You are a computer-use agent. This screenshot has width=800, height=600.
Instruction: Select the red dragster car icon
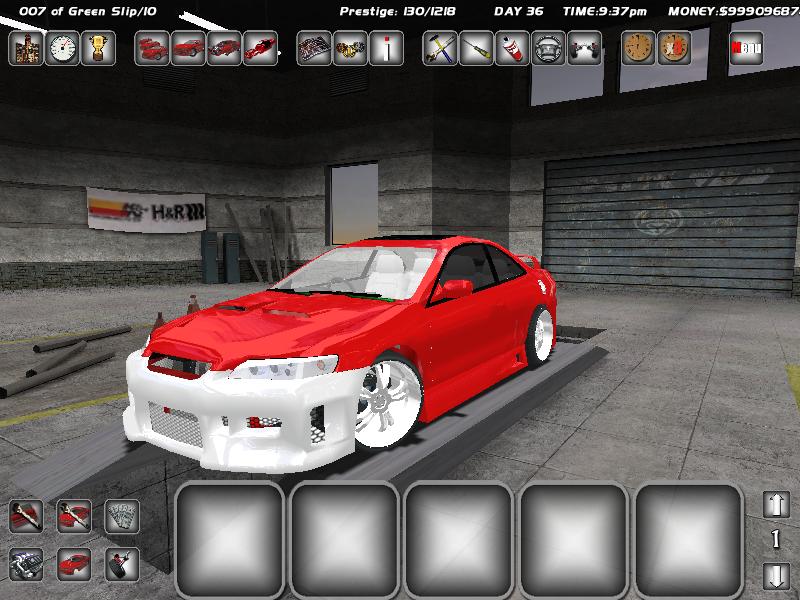tap(260, 47)
